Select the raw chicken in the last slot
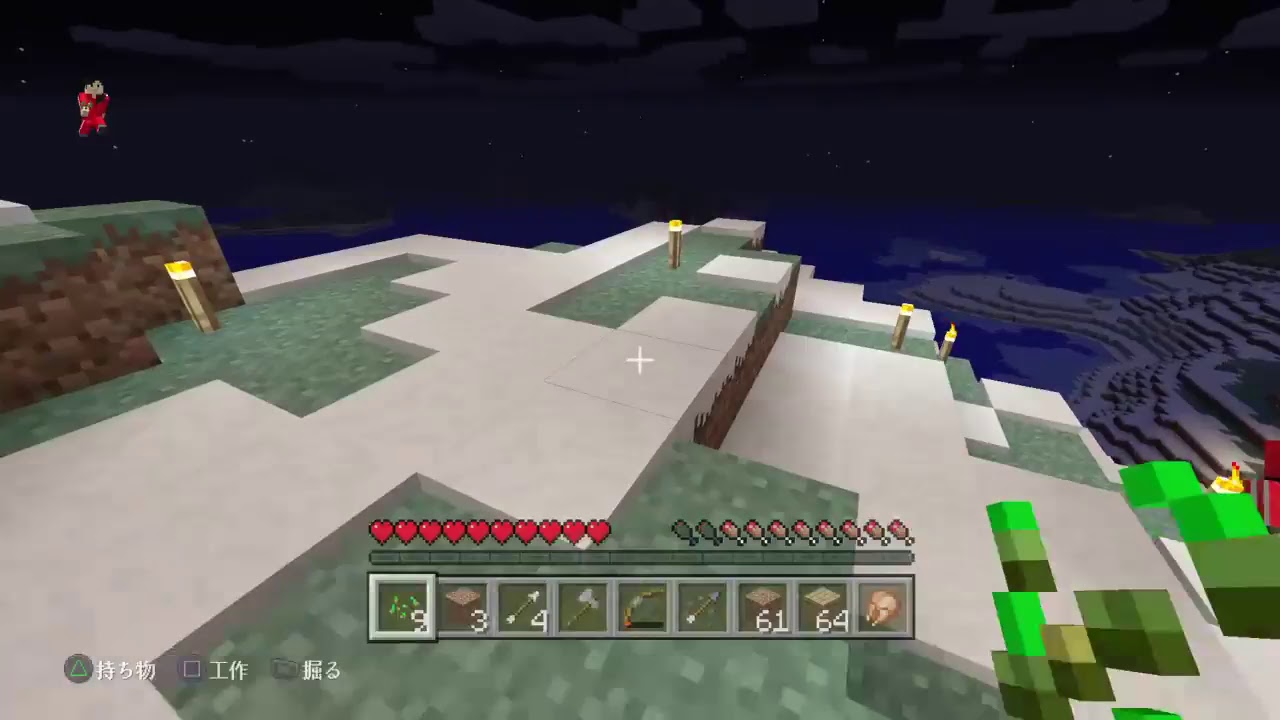 point(884,605)
